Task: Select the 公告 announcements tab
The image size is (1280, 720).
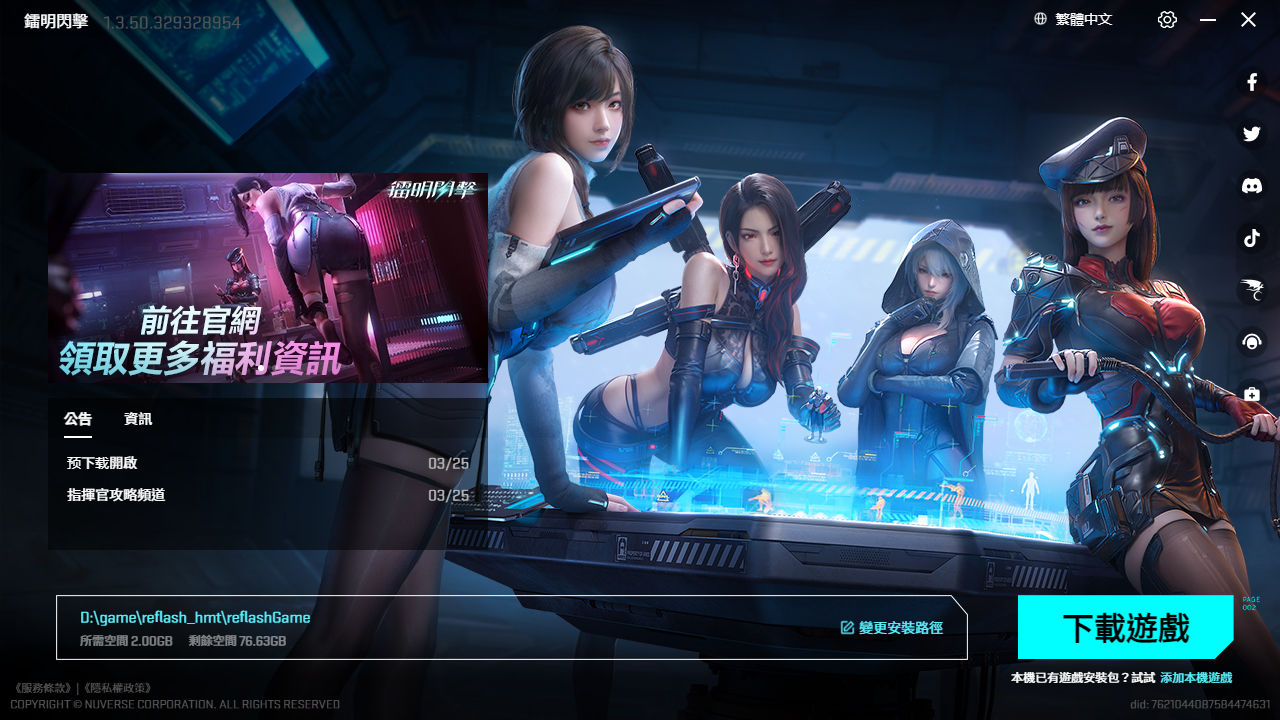Action: (78, 419)
